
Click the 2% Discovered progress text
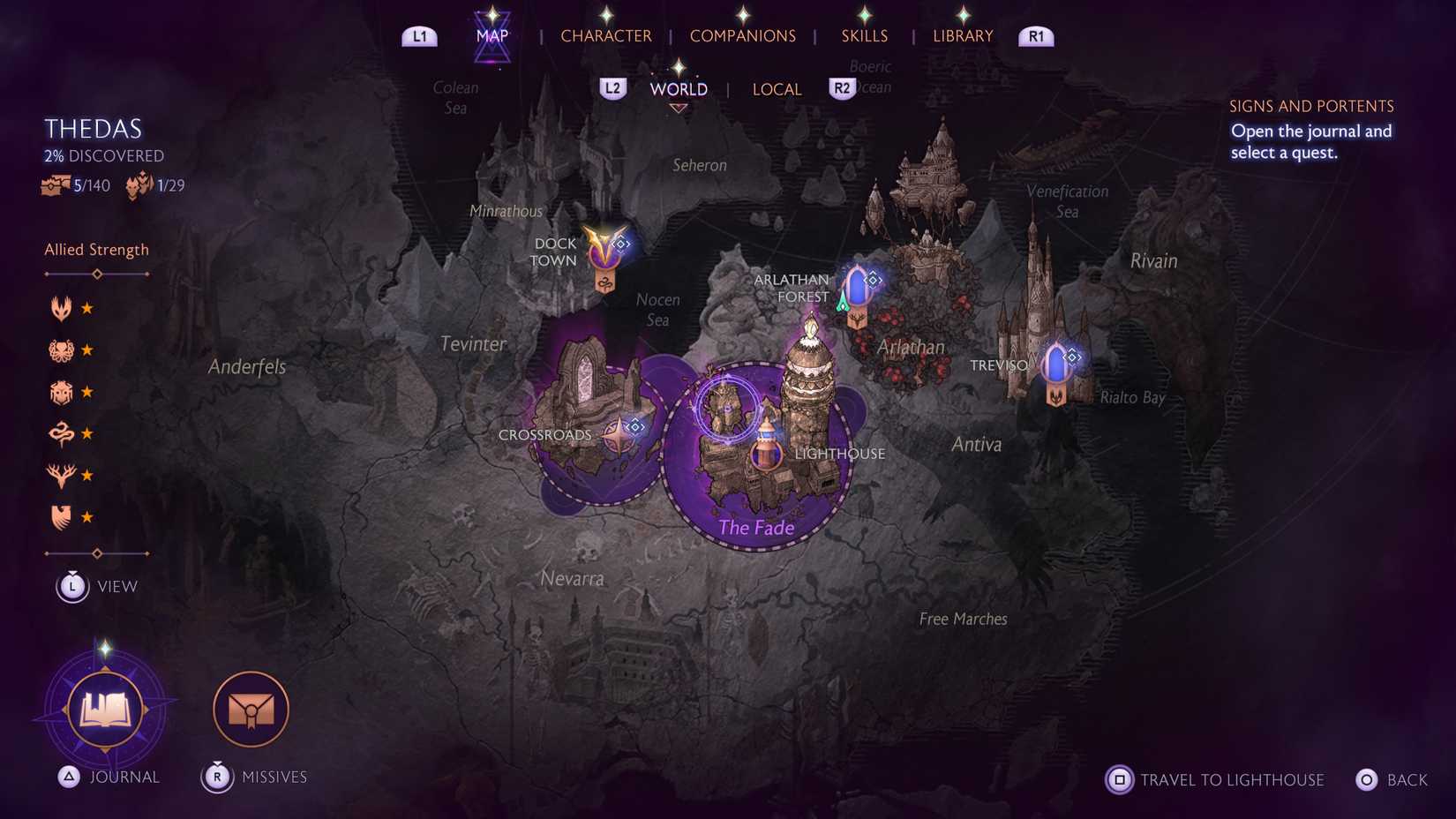(x=103, y=155)
